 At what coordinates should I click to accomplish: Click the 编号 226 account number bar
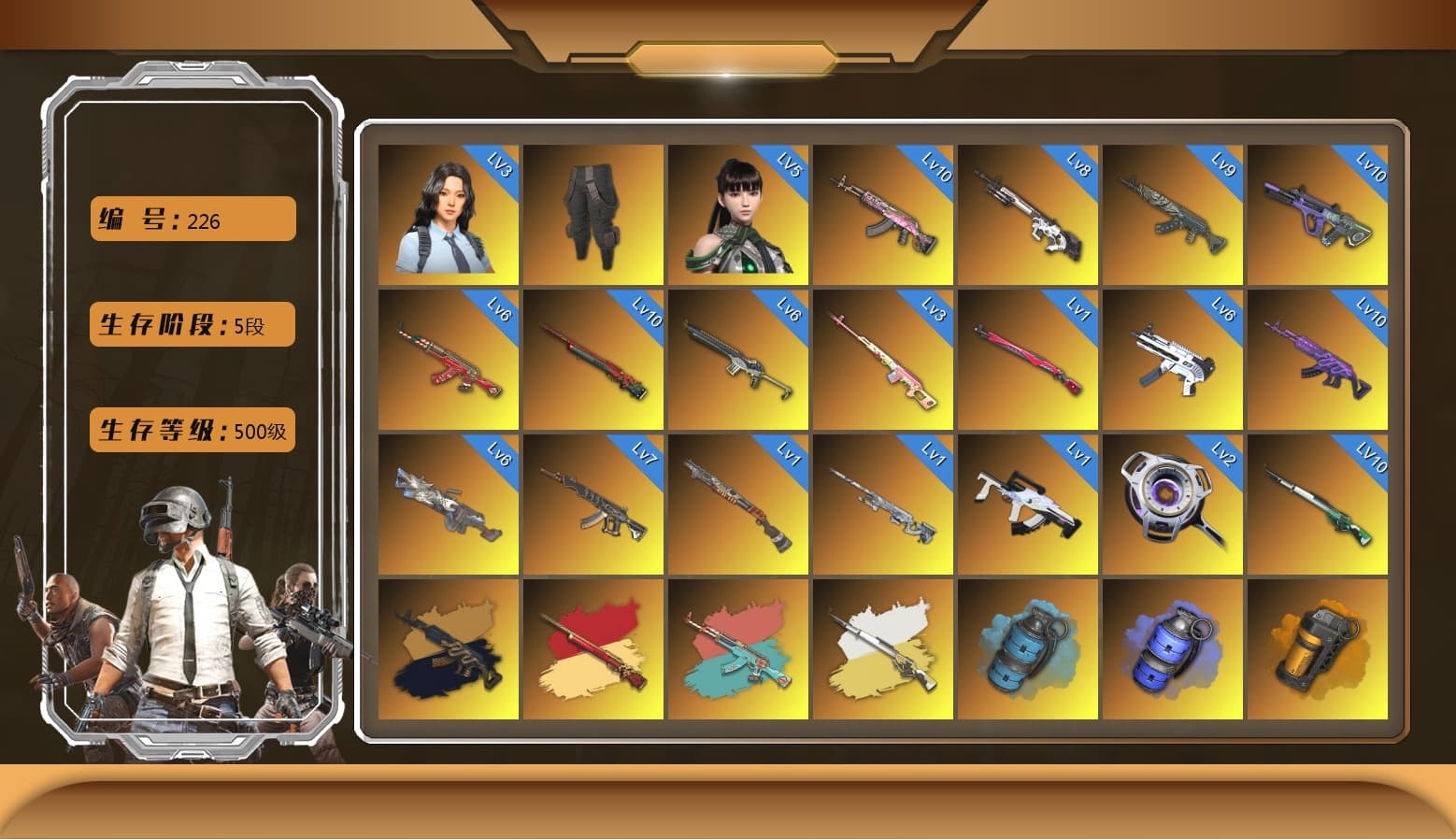(192, 219)
